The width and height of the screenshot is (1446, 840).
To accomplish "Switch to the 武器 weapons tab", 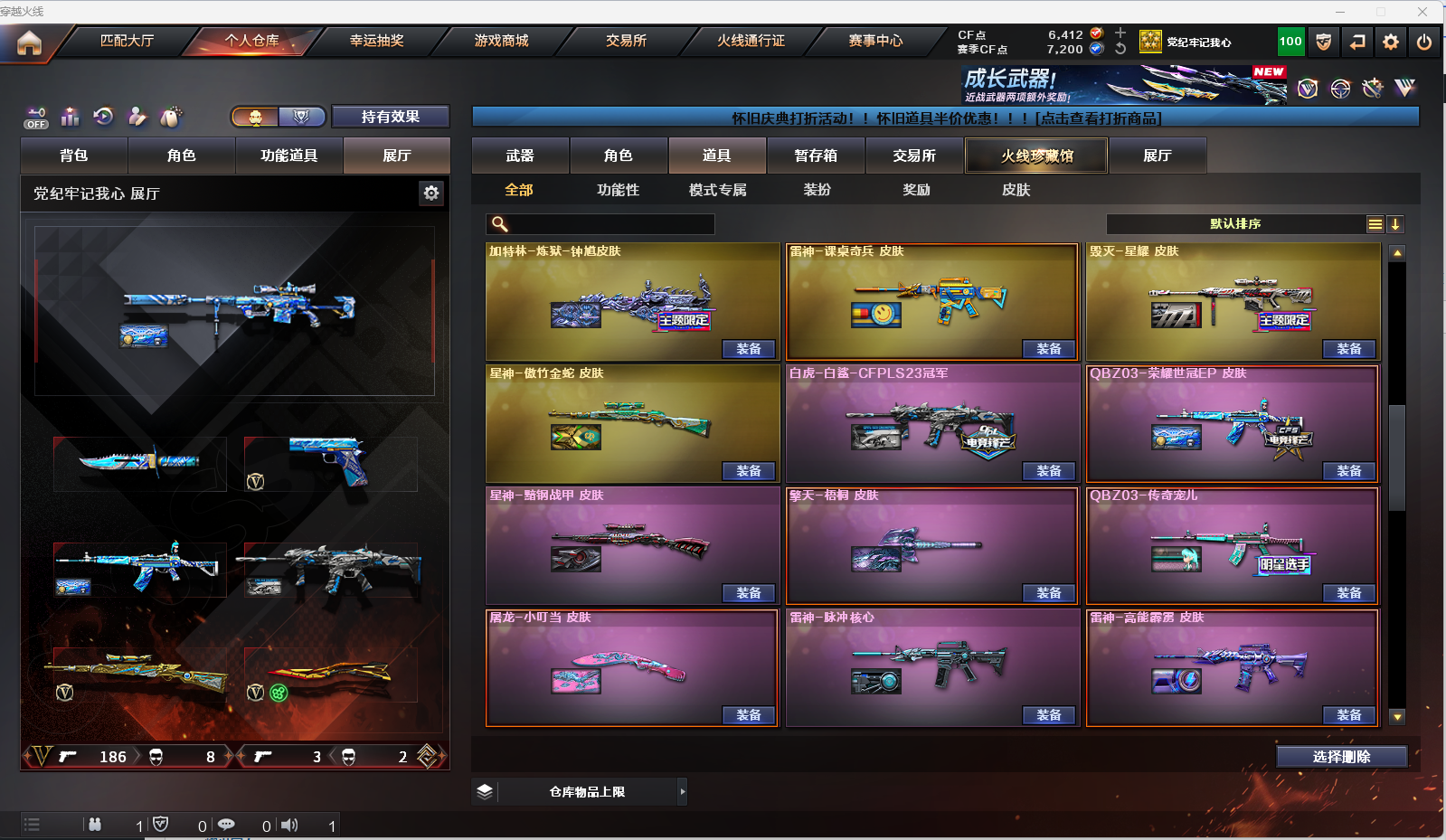I will pyautogui.click(x=520, y=156).
